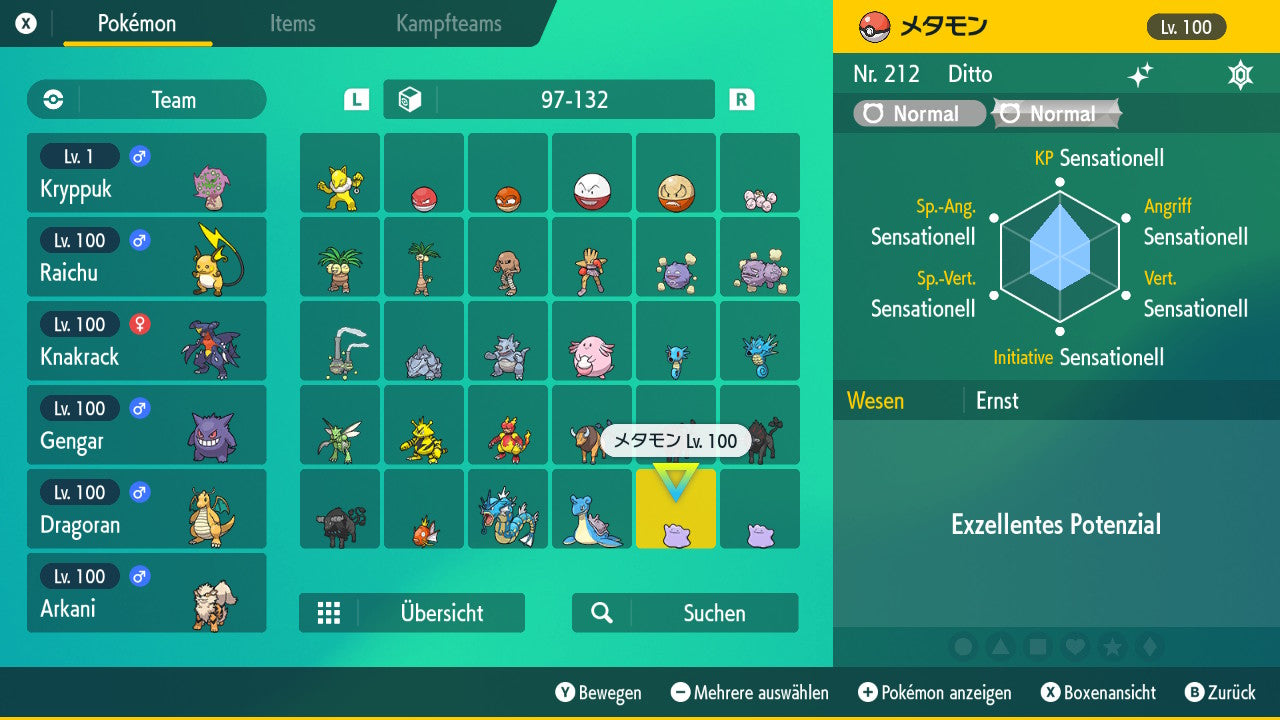Click the shiny sparkle icon in summary panel
Screen dimensions: 1280x720
click(x=1140, y=73)
